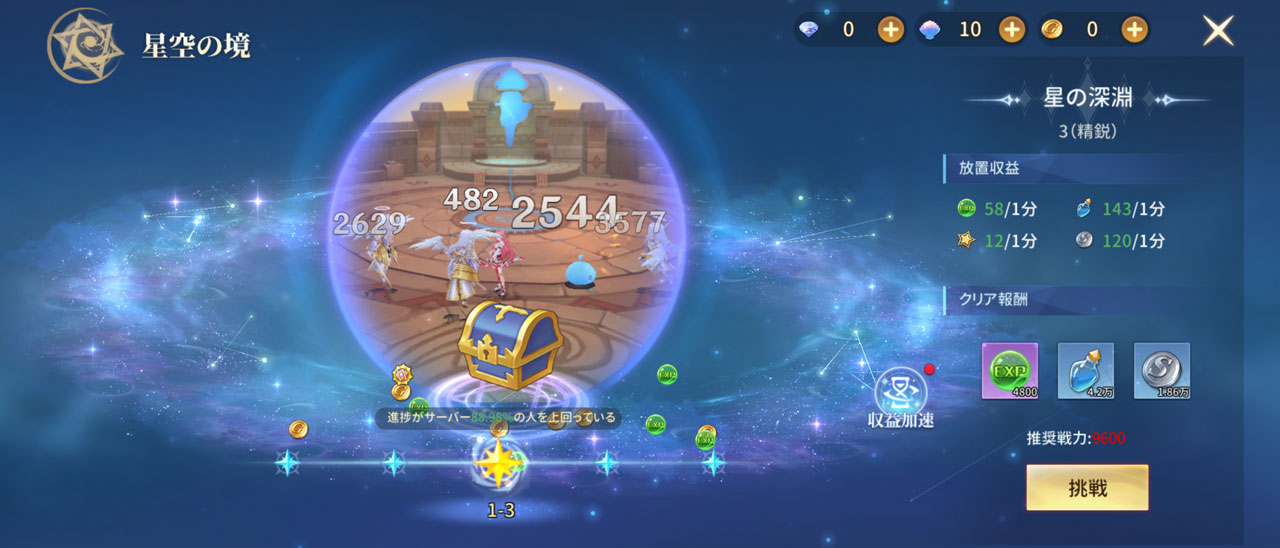Add diamonds with the plus button
Screen dimensions: 1280x548
coord(891,30)
